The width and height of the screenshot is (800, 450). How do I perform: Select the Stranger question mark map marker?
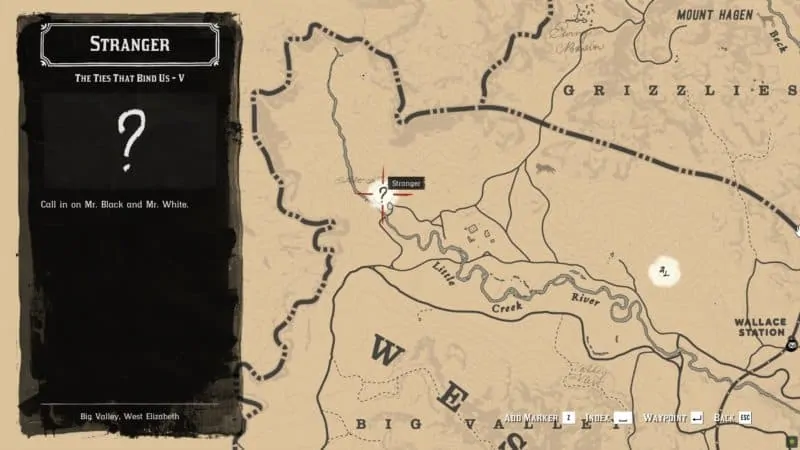(x=382, y=195)
